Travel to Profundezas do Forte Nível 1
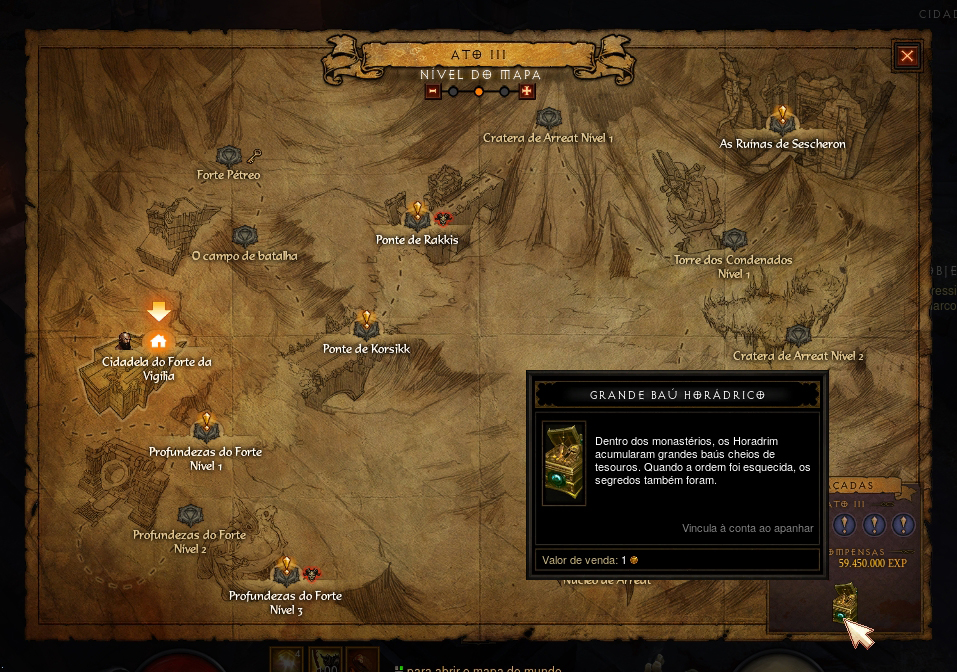Viewport: 957px width, 672px height. pos(206,429)
